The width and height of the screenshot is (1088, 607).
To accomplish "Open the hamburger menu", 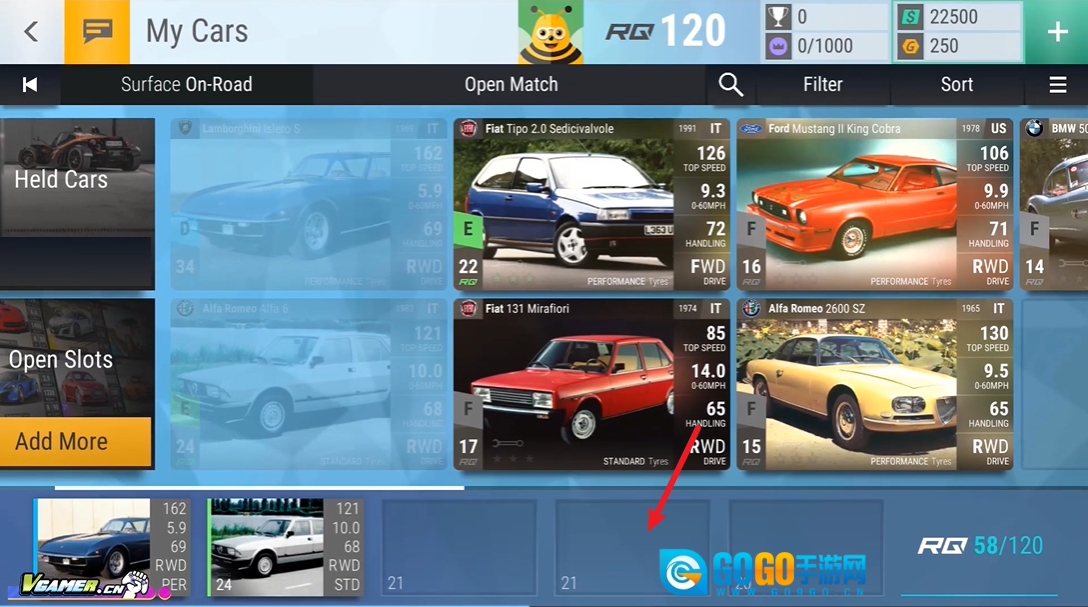I will point(1058,85).
